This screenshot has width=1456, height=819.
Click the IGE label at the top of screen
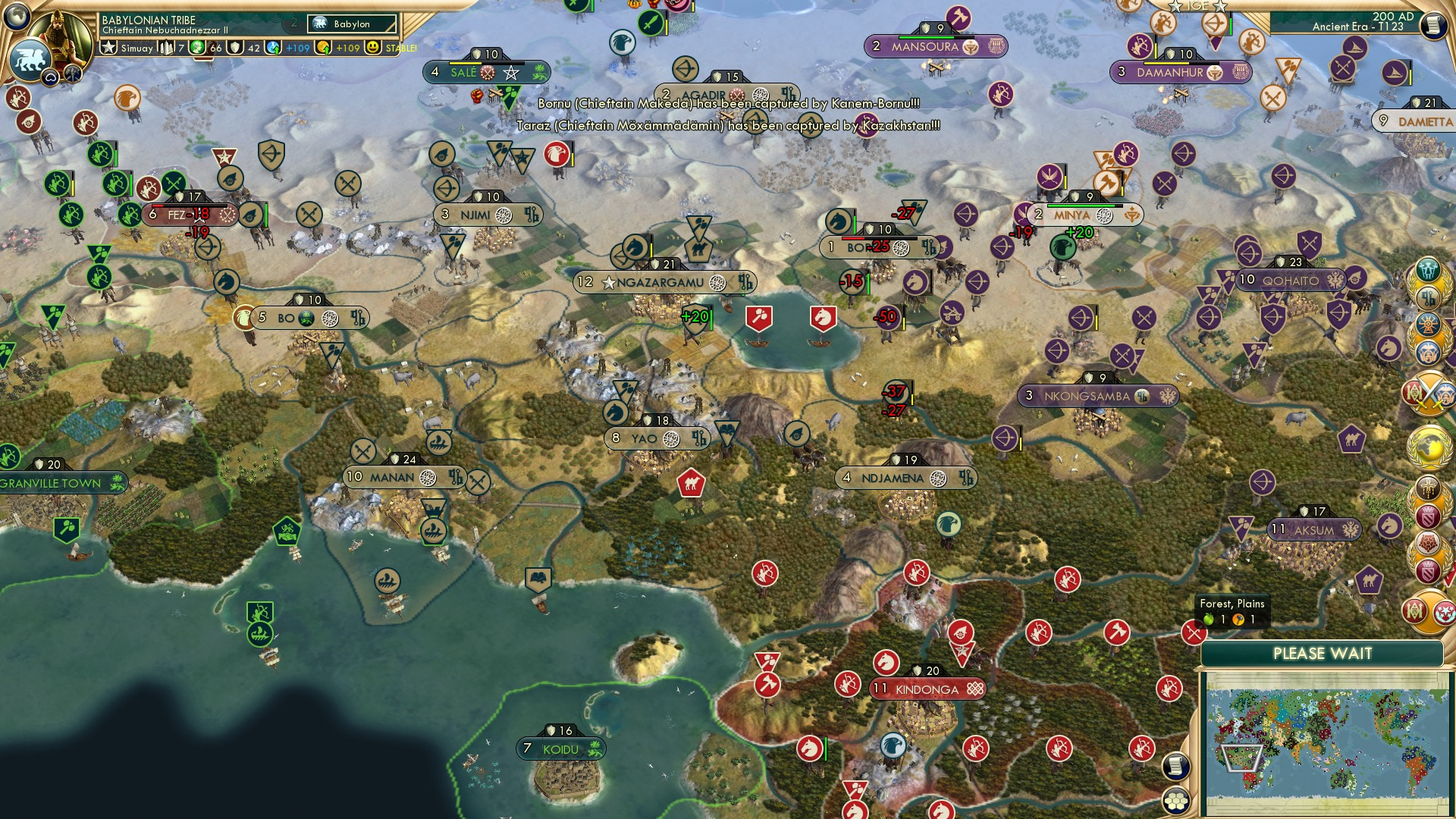pos(1197,7)
